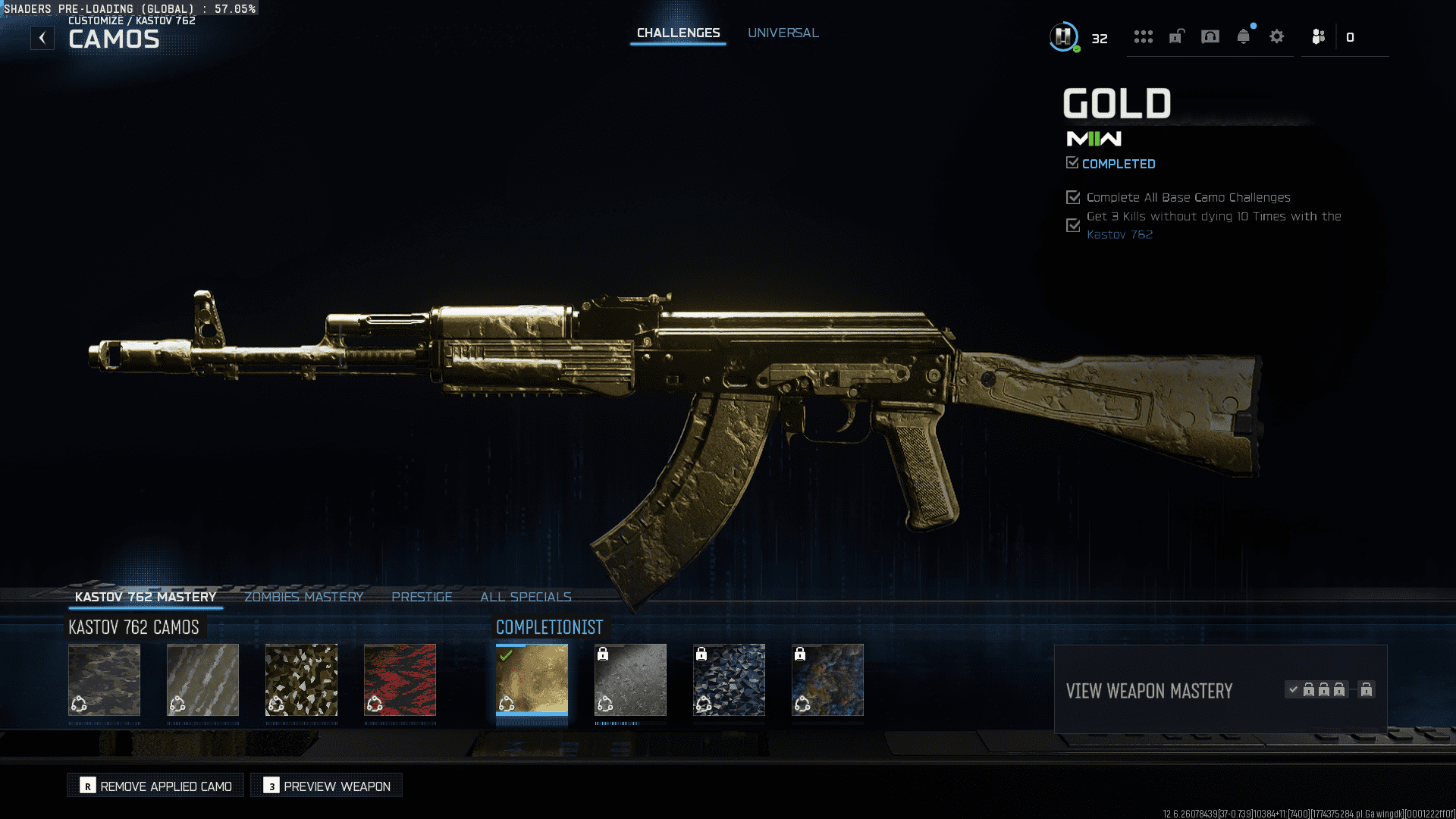The width and height of the screenshot is (1456, 819).
Task: Pick the locked multicolor orion camo
Action: 827,679
